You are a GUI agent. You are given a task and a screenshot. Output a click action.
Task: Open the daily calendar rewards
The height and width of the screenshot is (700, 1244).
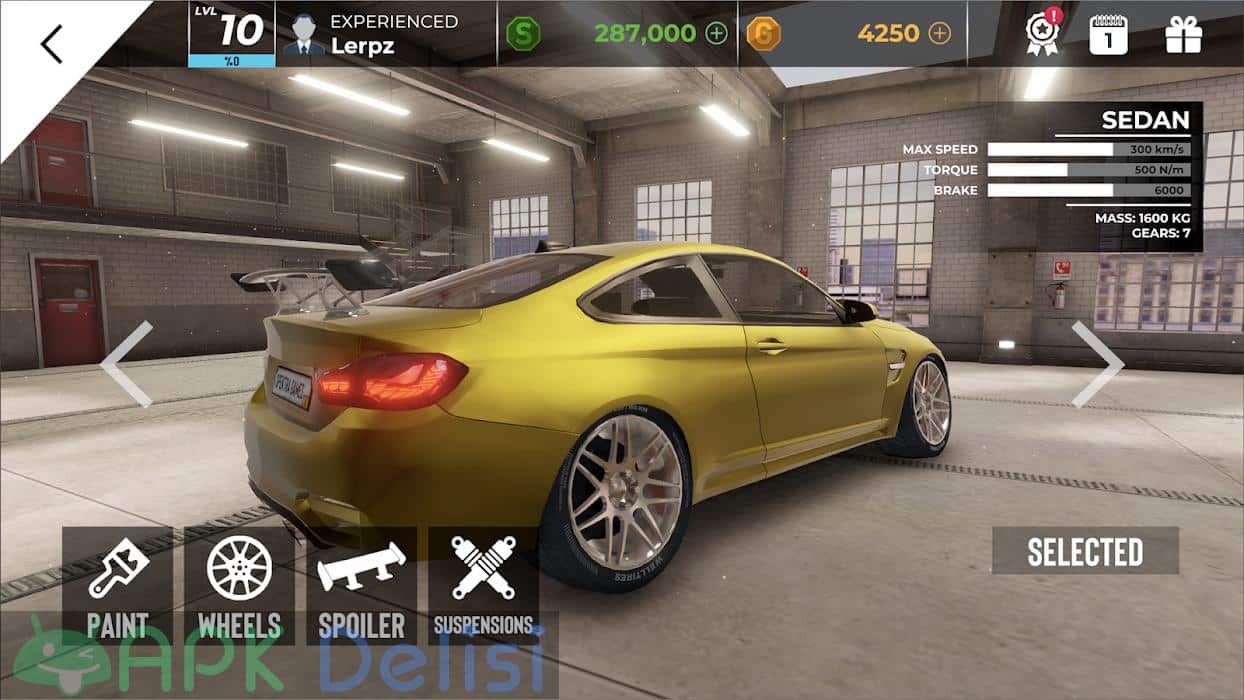point(1108,34)
